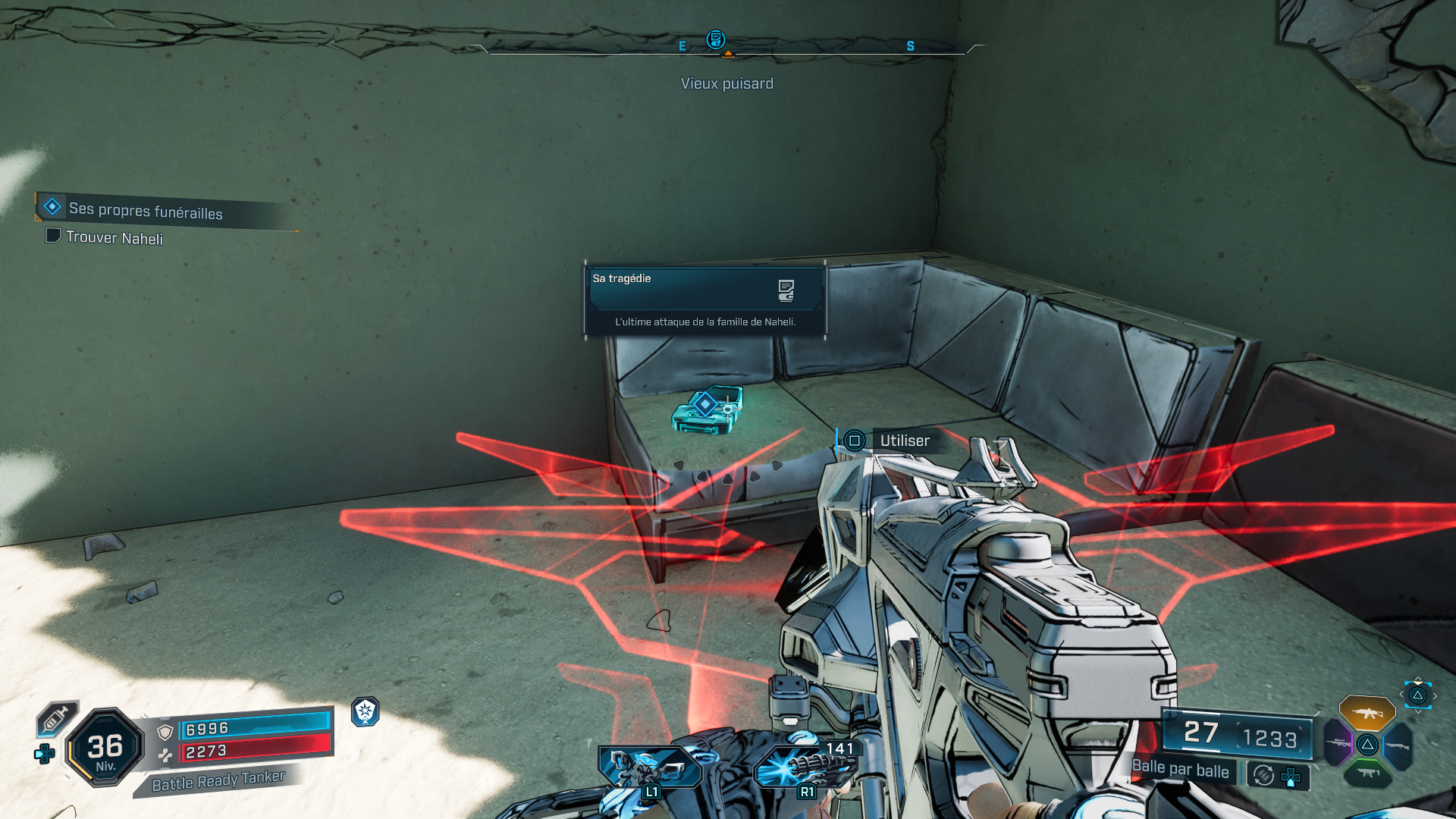Expand the down chevron below the grenade icon
This screenshot has height=819, width=1456.
[1419, 711]
